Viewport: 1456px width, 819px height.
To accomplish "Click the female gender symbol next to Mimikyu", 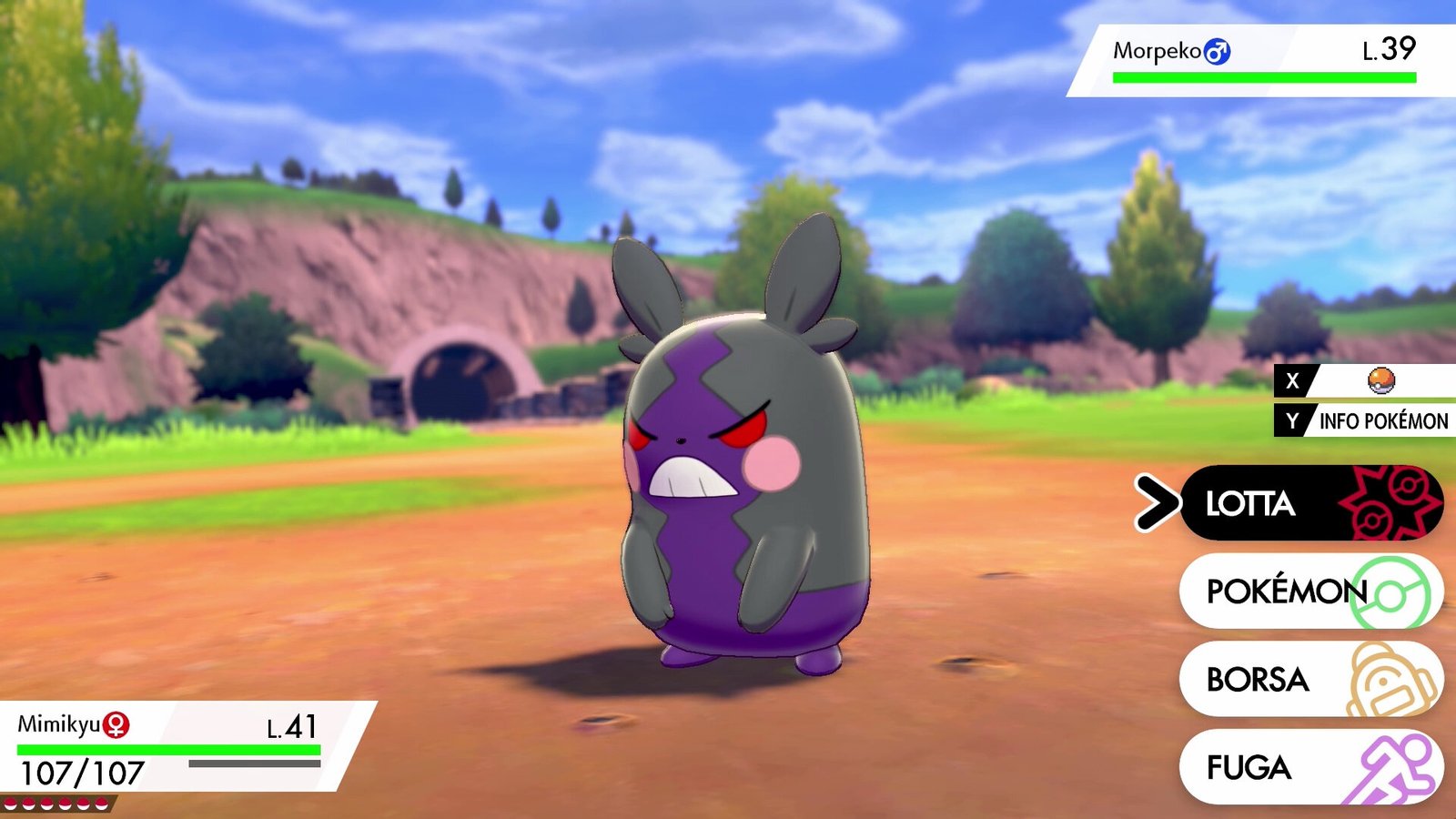I will click(x=116, y=724).
